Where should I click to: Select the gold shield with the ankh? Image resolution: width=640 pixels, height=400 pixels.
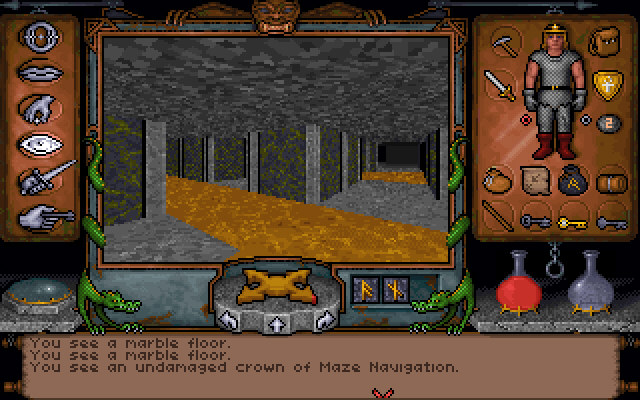pos(604,84)
